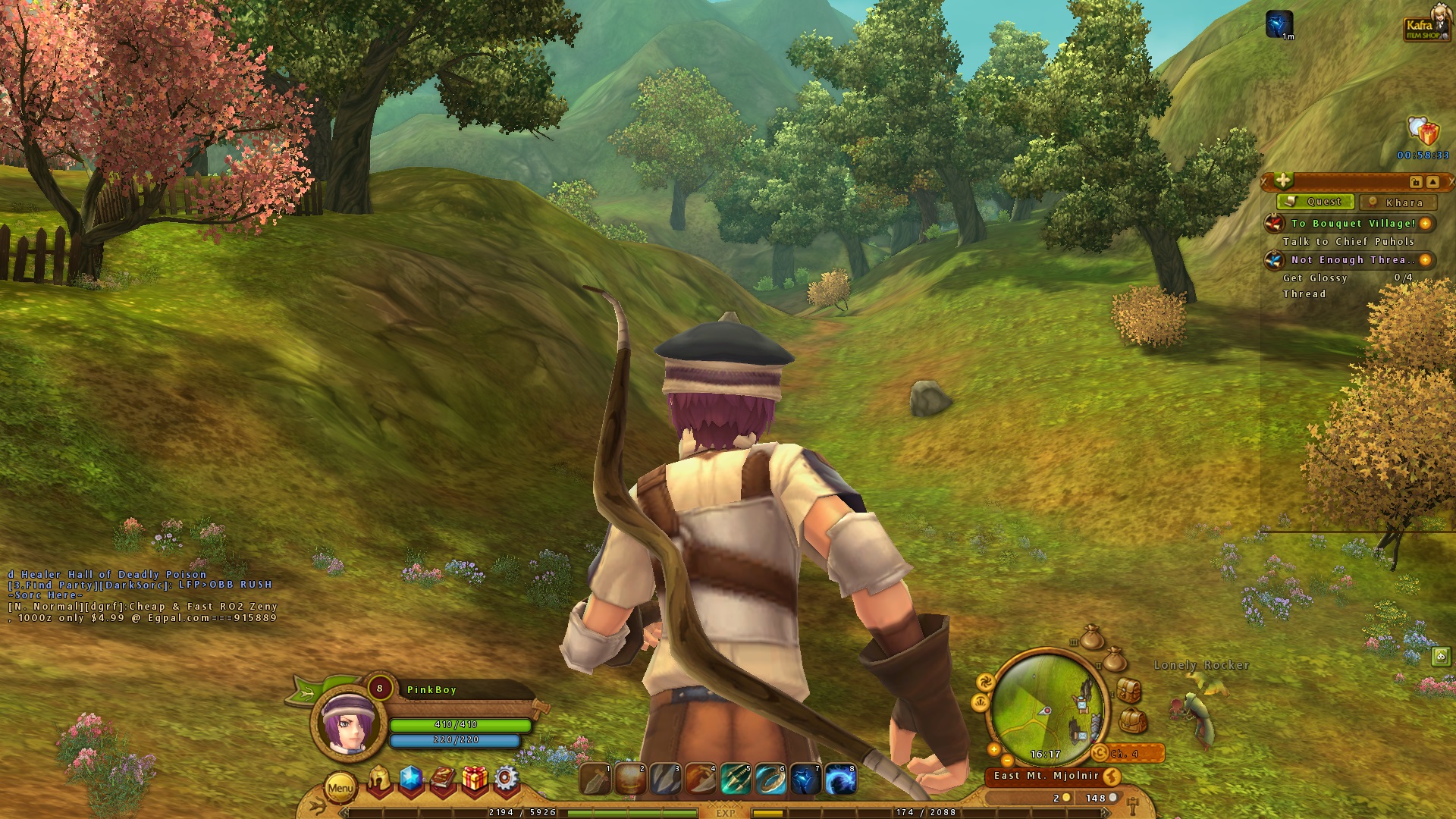The width and height of the screenshot is (1456, 819).
Task: Zoom in the minimap with the plus button
Action: pos(993,749)
